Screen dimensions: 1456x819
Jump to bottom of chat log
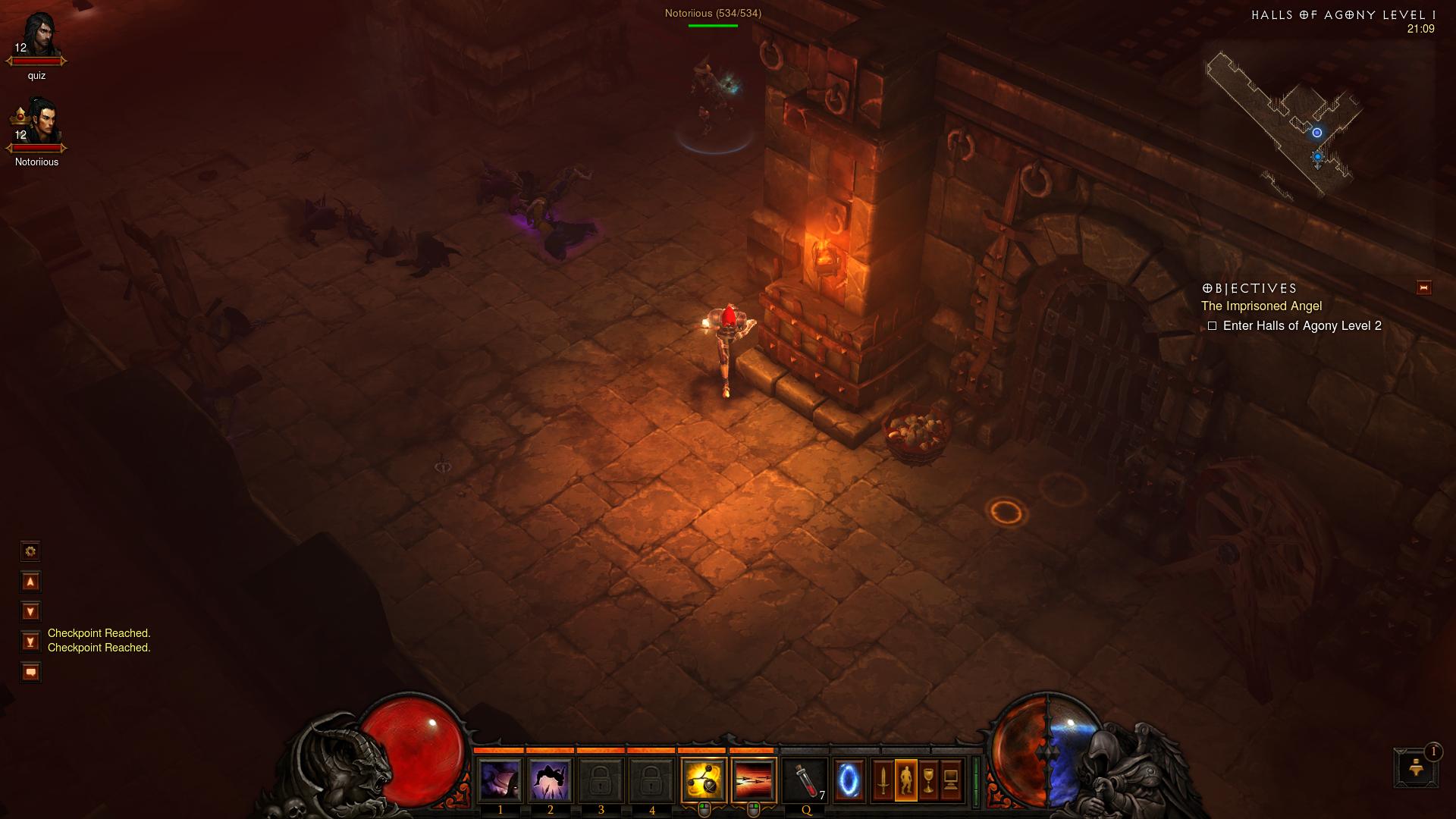point(30,642)
